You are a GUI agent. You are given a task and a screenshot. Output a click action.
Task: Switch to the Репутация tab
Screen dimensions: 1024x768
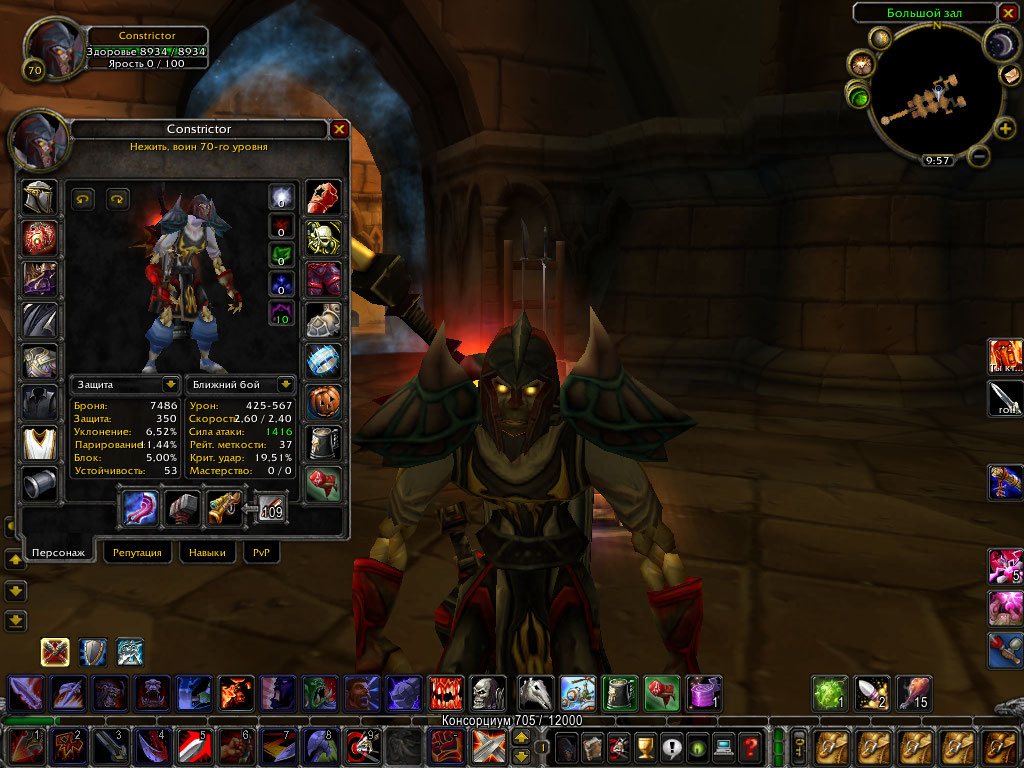pyautogui.click(x=138, y=552)
